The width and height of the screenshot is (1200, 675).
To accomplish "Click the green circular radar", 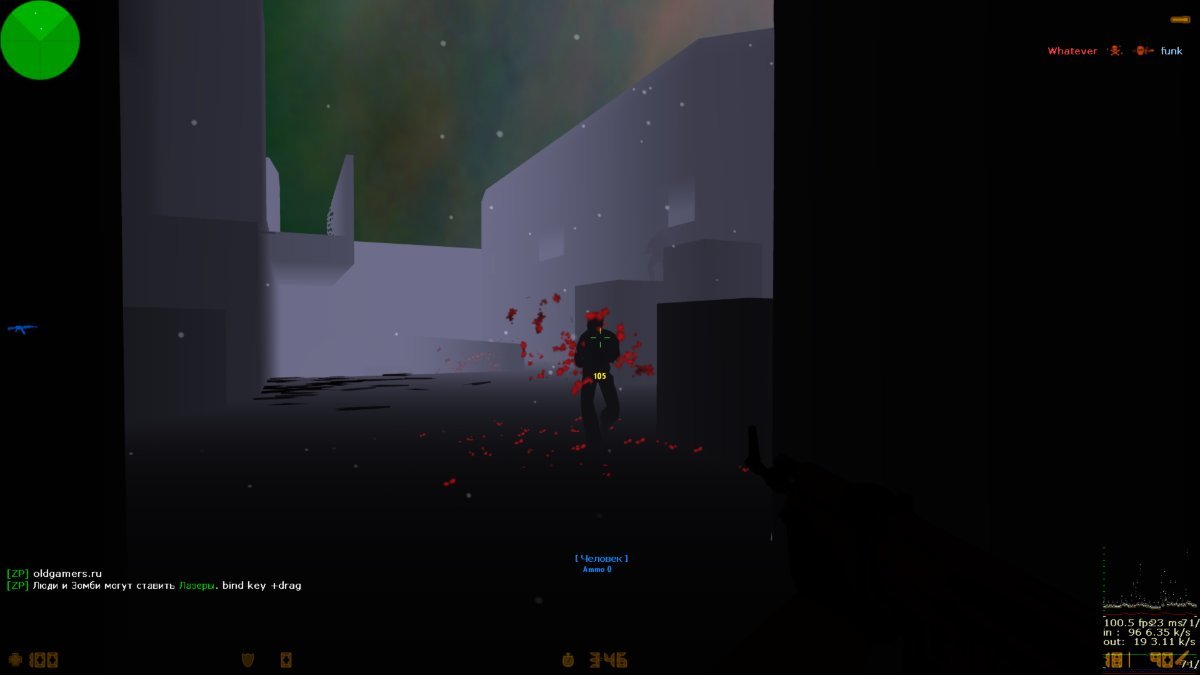I will click(x=40, y=40).
